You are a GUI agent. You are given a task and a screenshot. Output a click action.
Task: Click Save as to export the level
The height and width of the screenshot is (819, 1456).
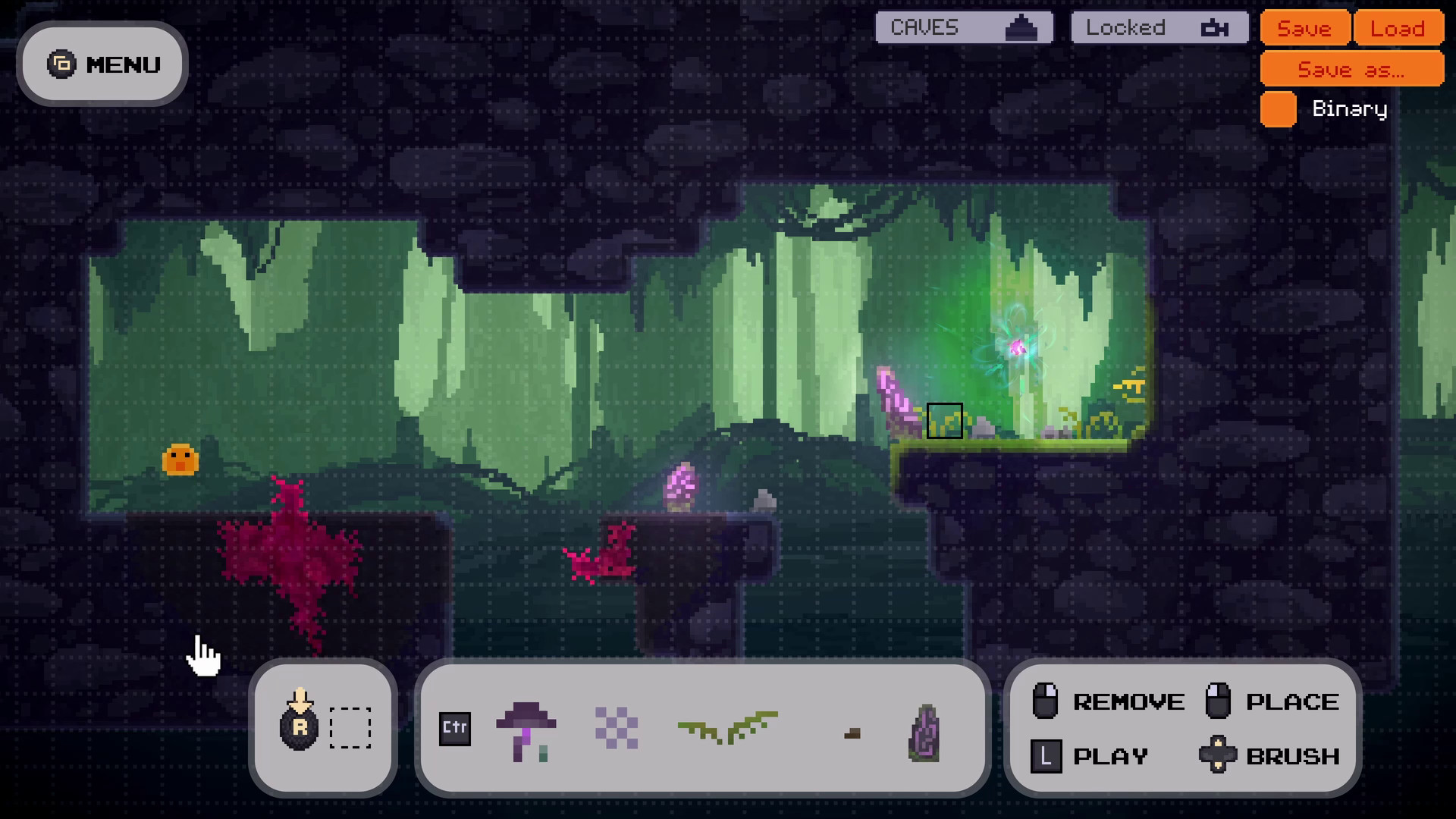pos(1351,70)
